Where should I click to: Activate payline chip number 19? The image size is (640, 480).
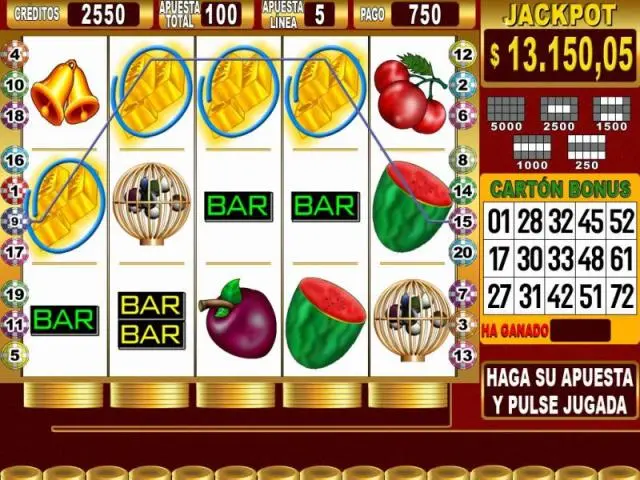point(14,294)
